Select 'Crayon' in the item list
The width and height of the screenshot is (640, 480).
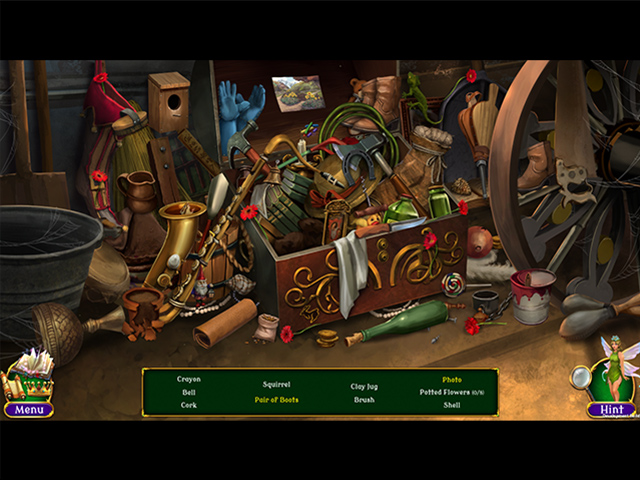click(x=189, y=379)
